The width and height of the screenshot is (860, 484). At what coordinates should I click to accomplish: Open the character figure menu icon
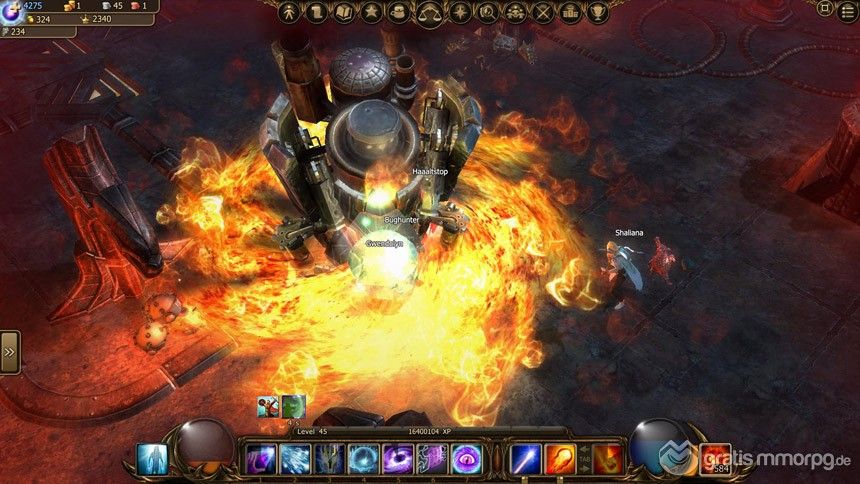[x=290, y=13]
